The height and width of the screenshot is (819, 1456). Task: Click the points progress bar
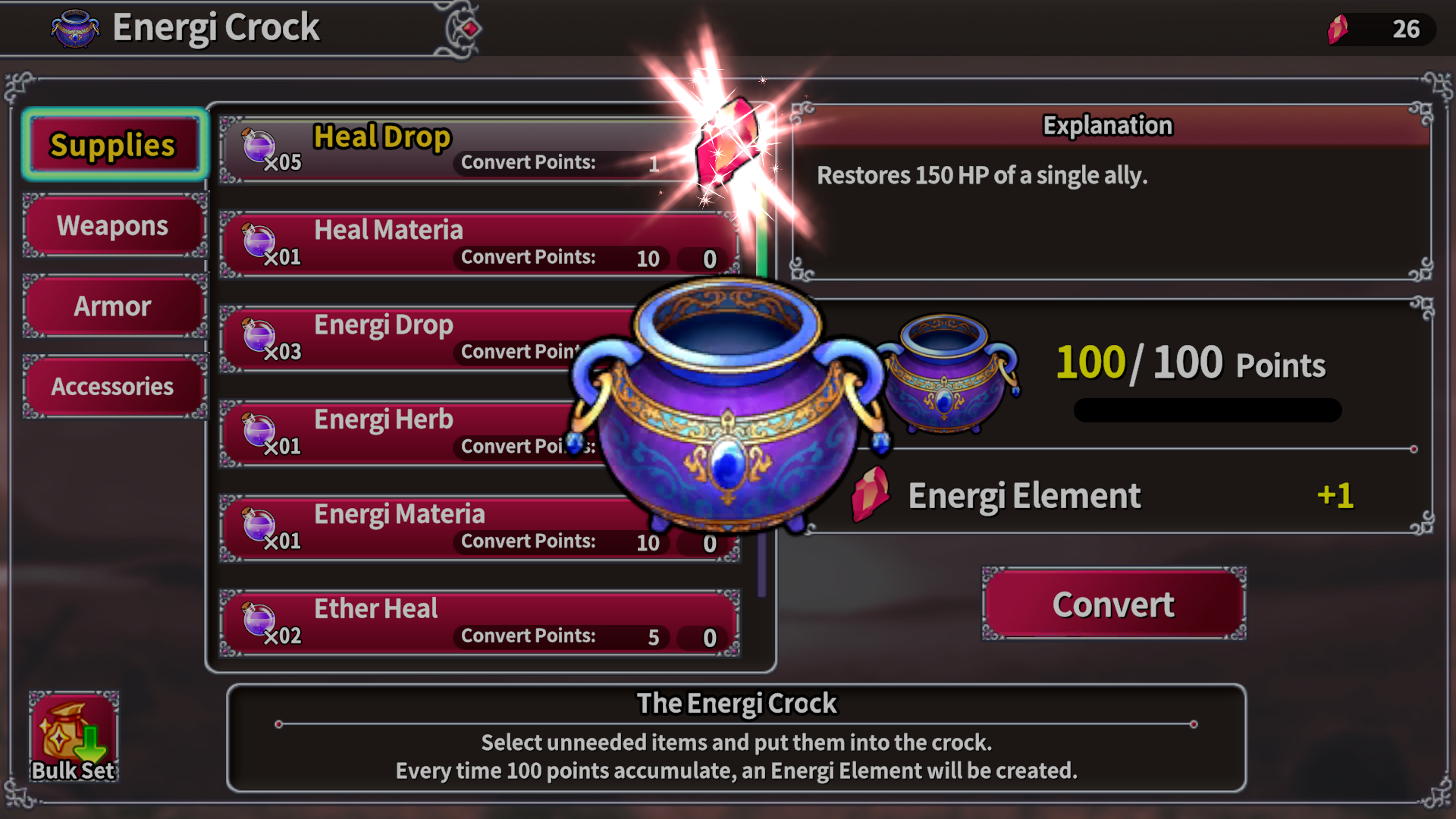point(1207,409)
